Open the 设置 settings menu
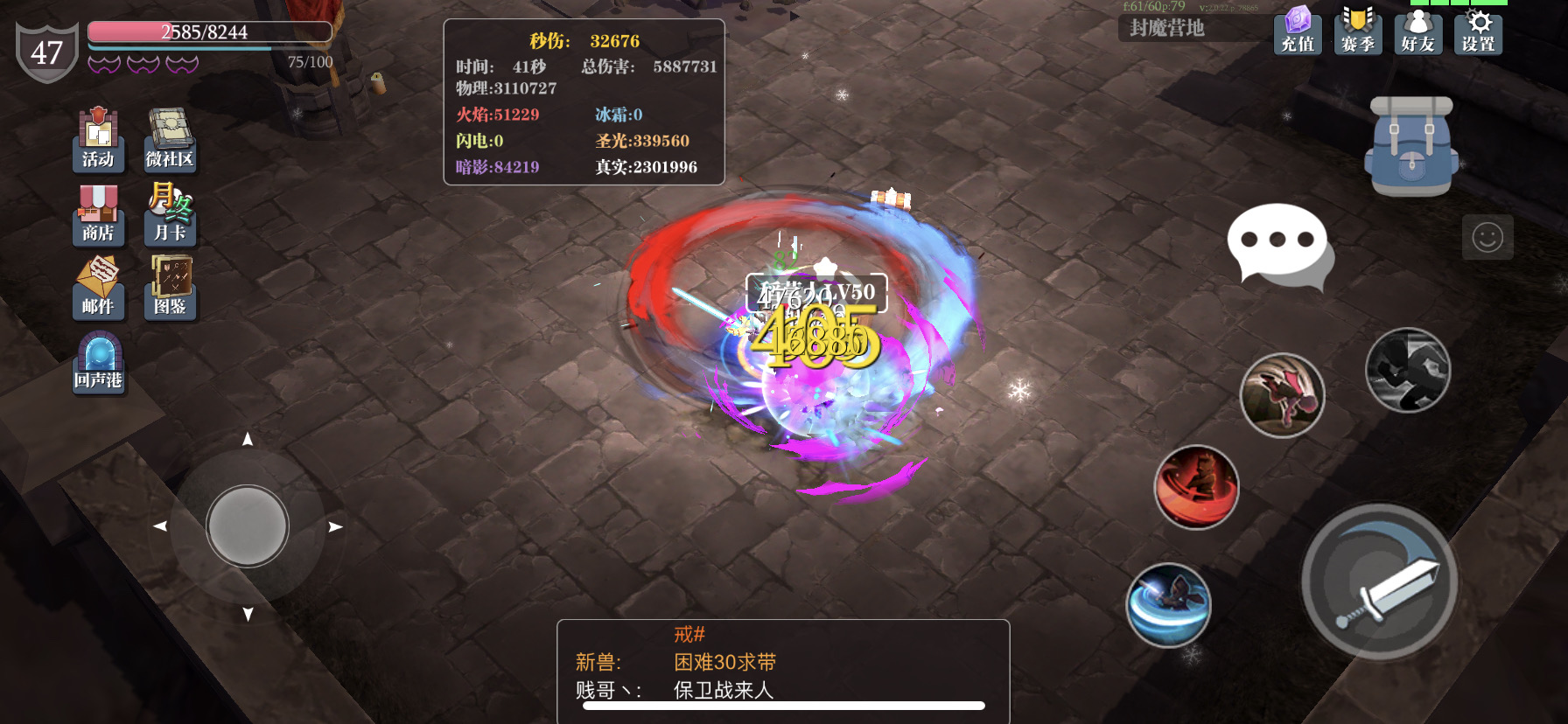The image size is (1568, 724). [1478, 35]
